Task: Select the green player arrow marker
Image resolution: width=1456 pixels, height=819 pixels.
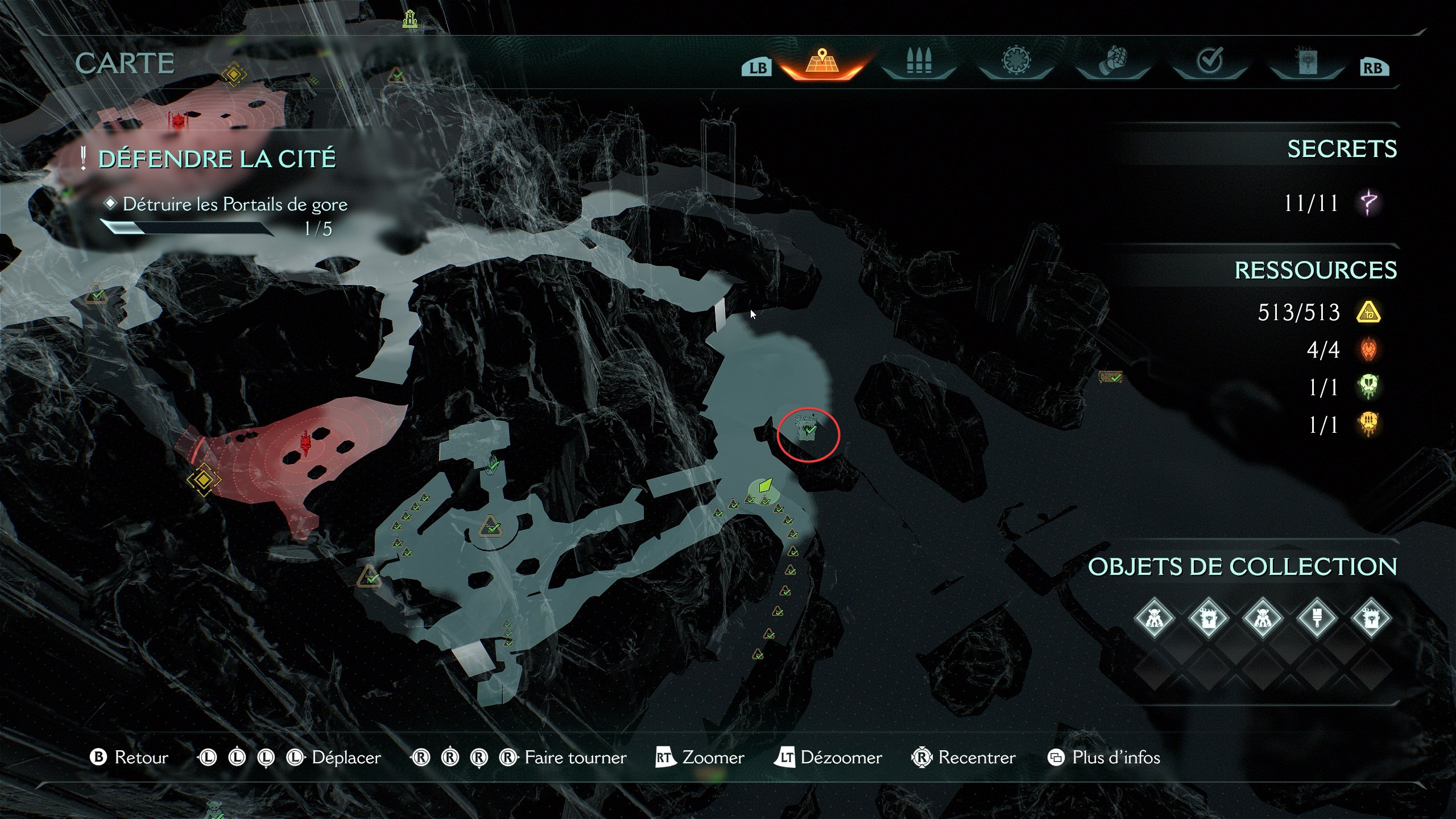Action: pyautogui.click(x=765, y=486)
